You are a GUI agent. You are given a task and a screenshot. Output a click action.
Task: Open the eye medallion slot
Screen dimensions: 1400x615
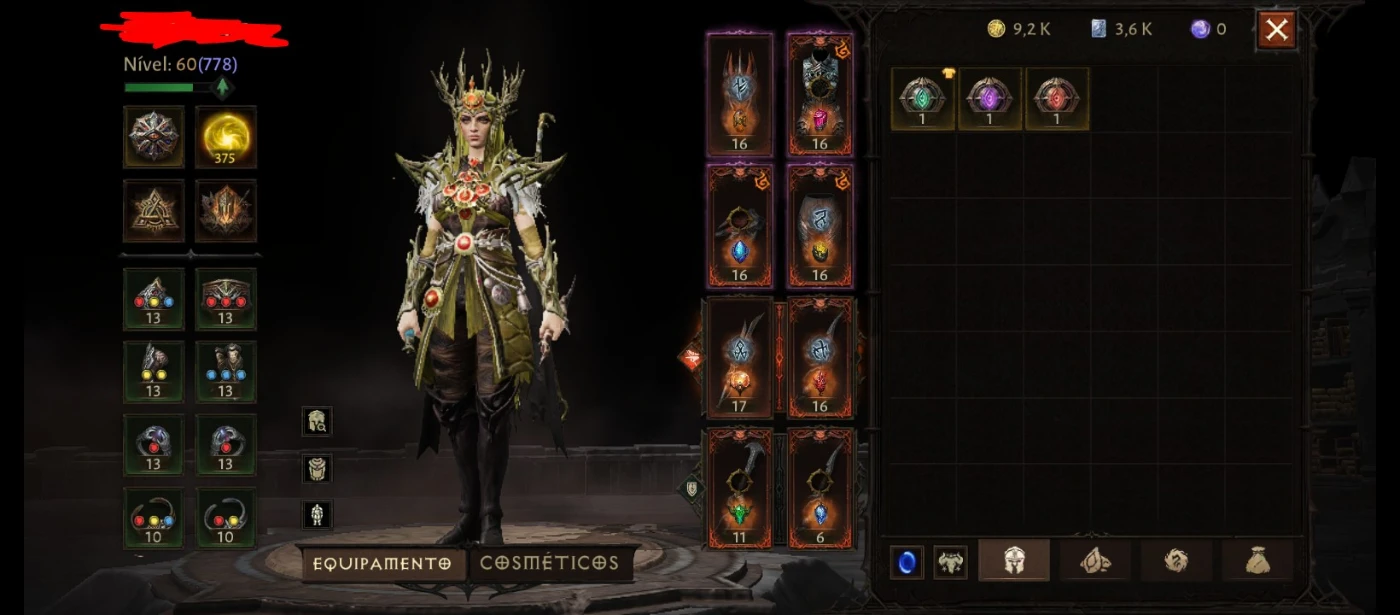(154, 137)
